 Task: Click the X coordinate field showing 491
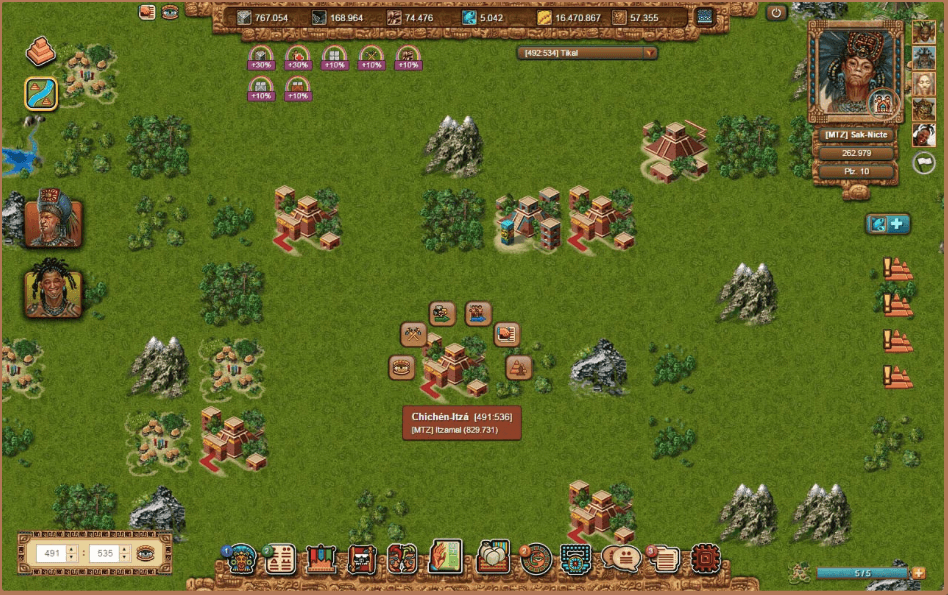(x=51, y=553)
